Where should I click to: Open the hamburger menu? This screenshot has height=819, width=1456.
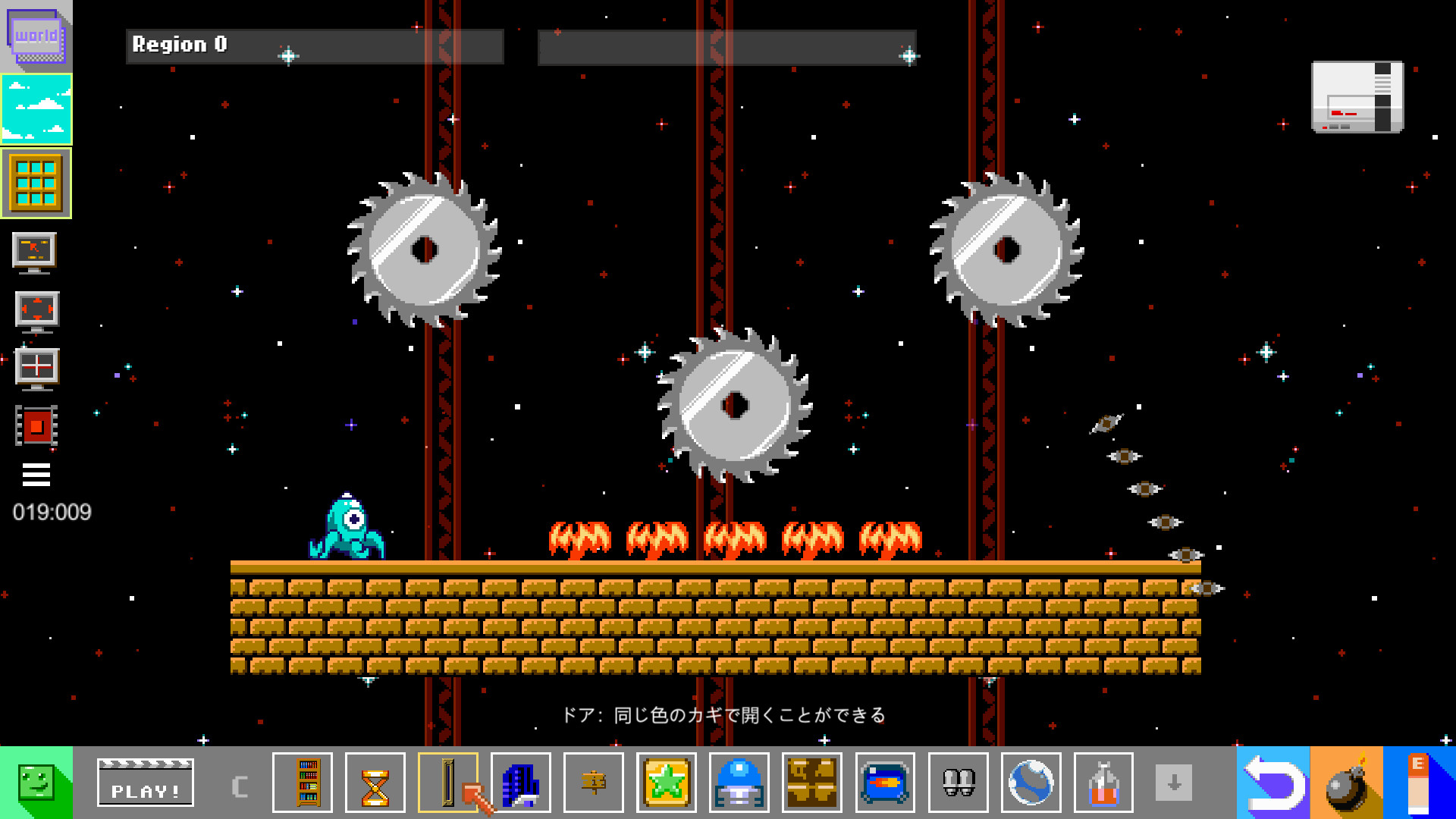click(x=36, y=476)
